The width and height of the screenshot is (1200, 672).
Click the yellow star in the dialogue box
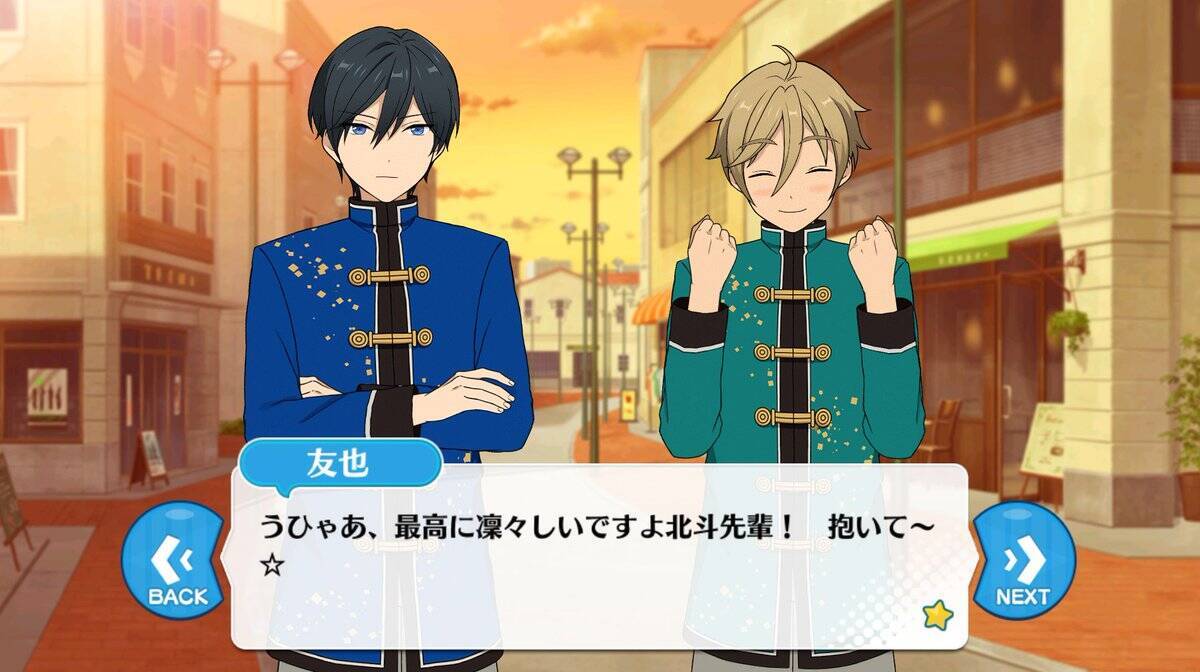(937, 615)
